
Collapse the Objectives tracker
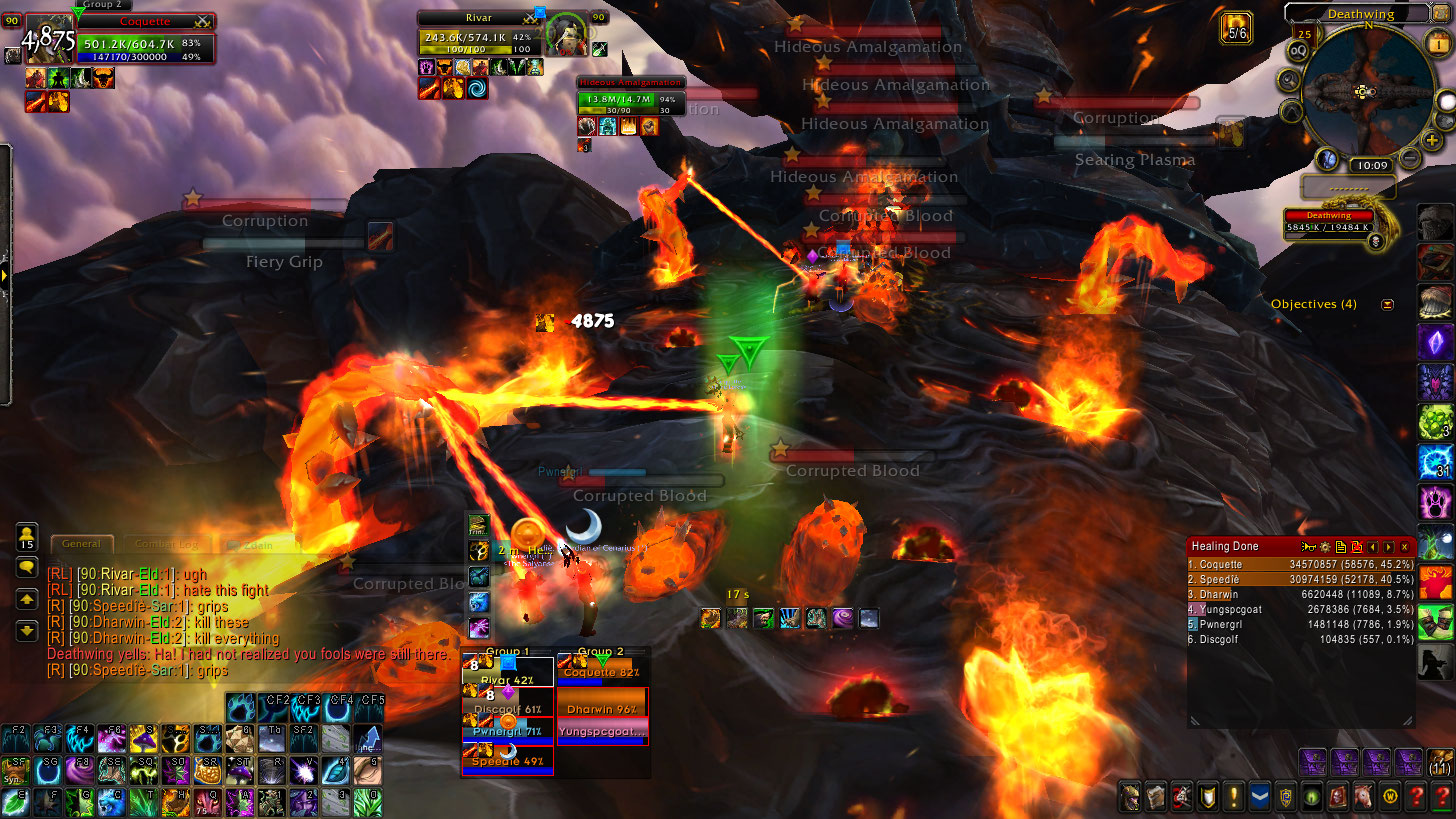click(x=1387, y=304)
